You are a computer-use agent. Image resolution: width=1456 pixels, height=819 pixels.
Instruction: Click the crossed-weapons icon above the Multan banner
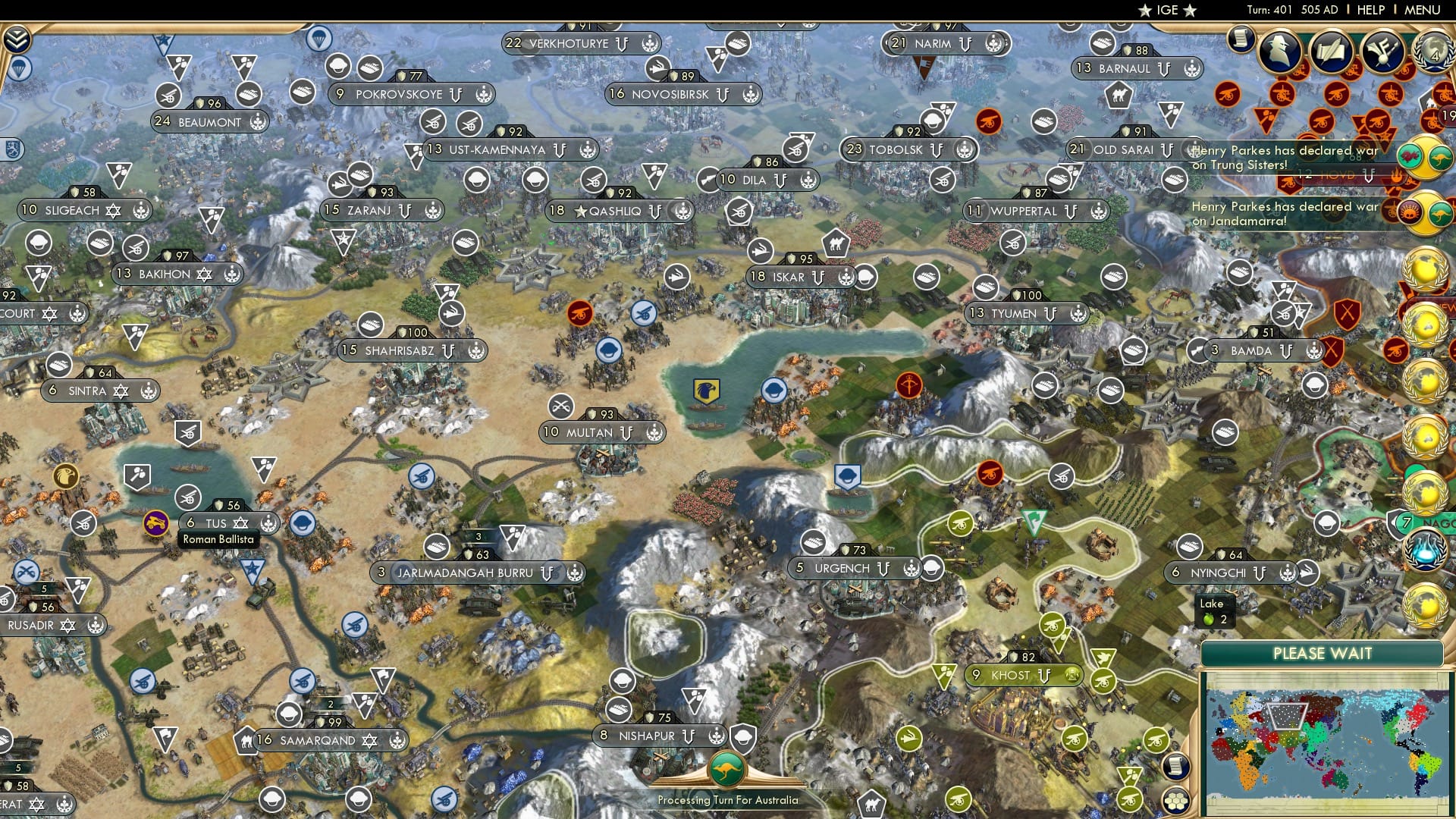click(x=560, y=407)
